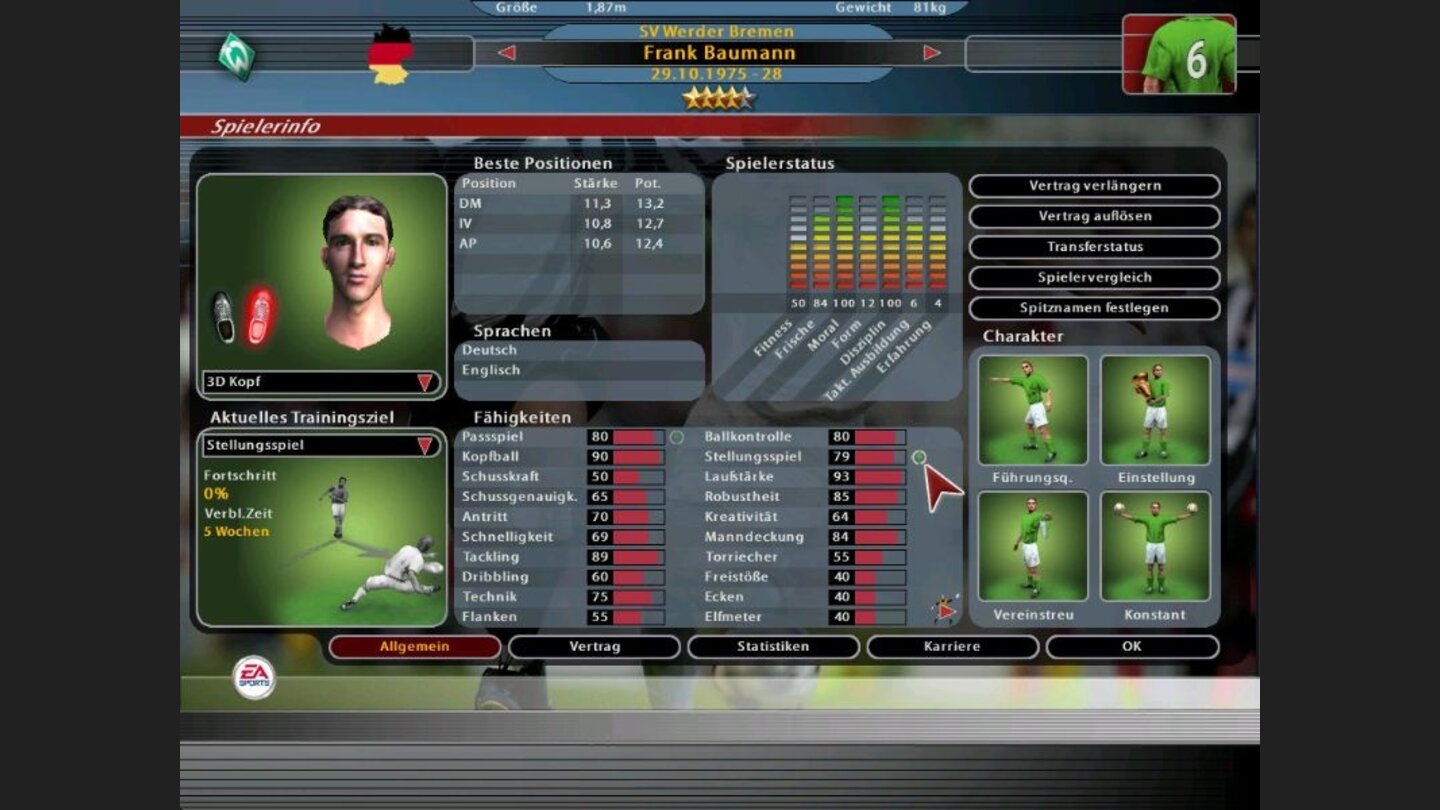Open the Statistiken tab

[775, 647]
